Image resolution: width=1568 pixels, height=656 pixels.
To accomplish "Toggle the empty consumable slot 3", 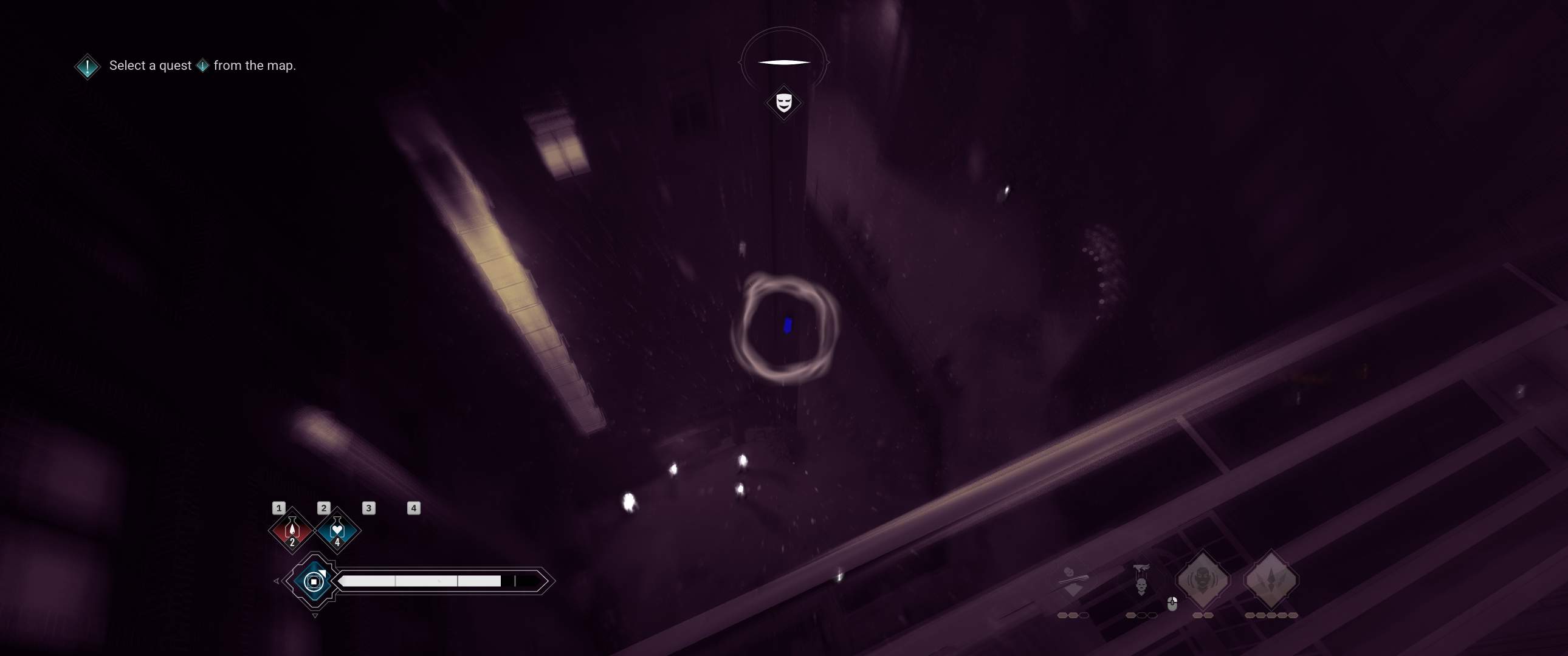I will point(369,509).
